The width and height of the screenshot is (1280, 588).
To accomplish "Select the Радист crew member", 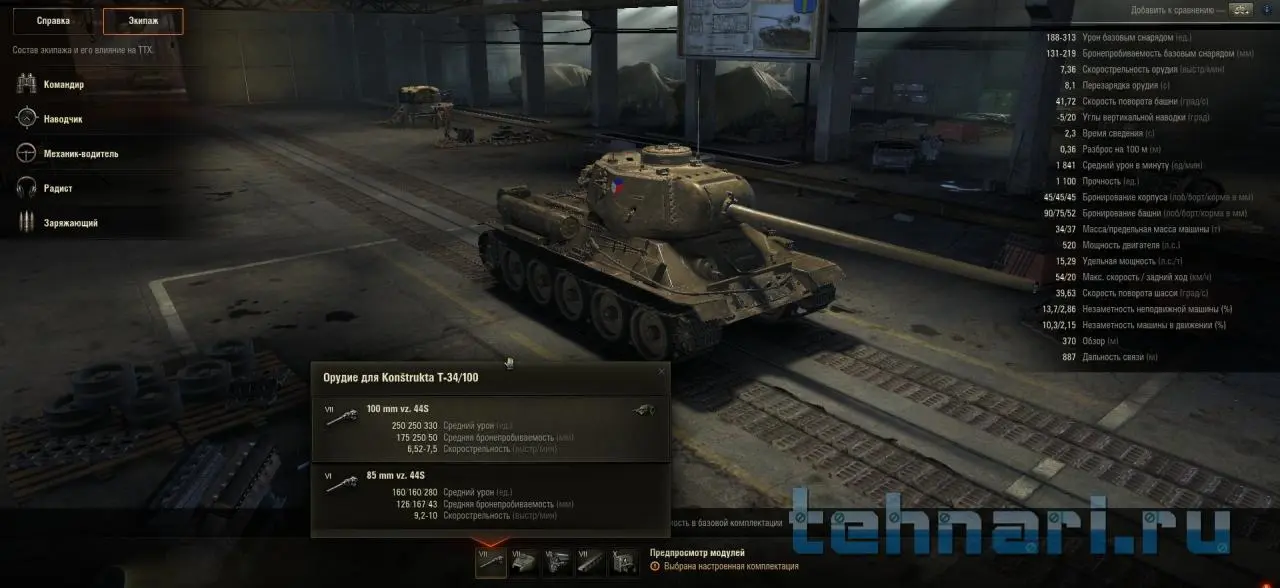I will (x=57, y=188).
